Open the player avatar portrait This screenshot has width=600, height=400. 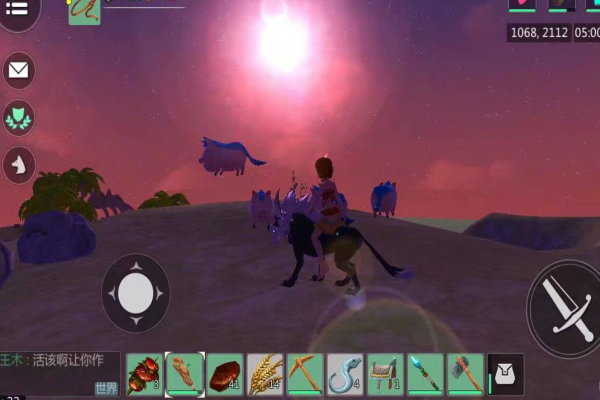coord(84,10)
